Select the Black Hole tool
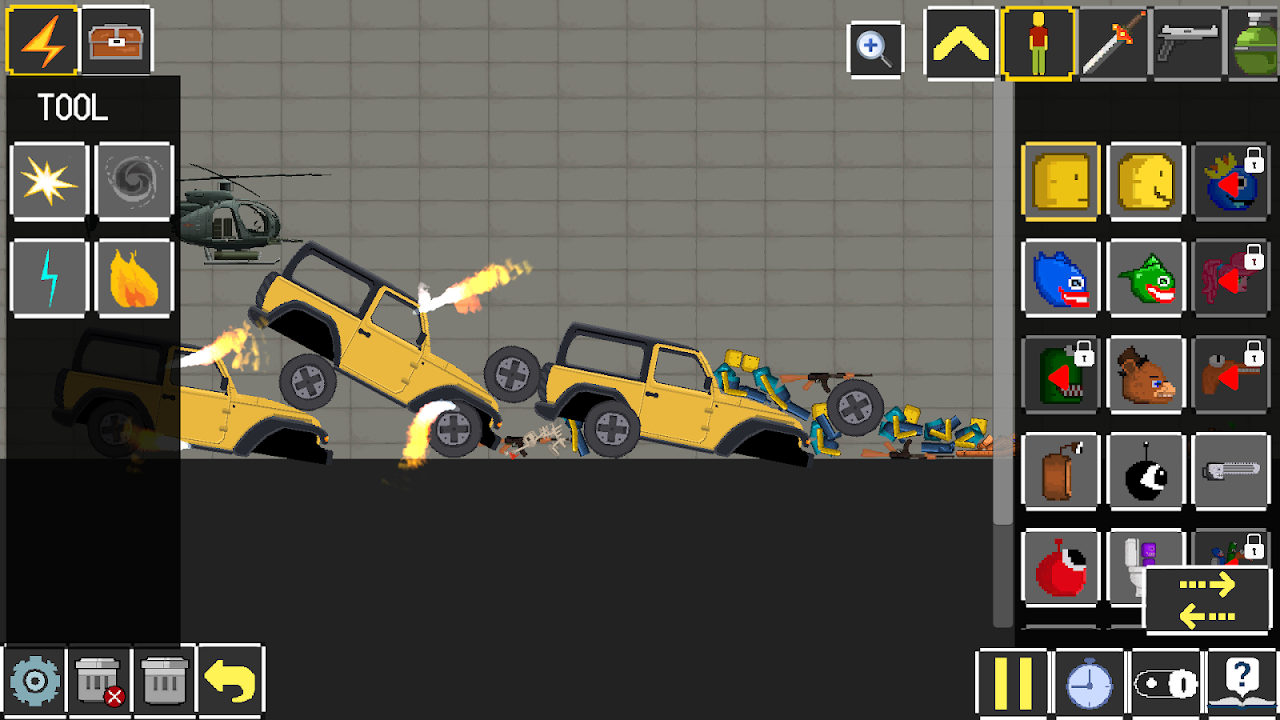 pos(134,182)
